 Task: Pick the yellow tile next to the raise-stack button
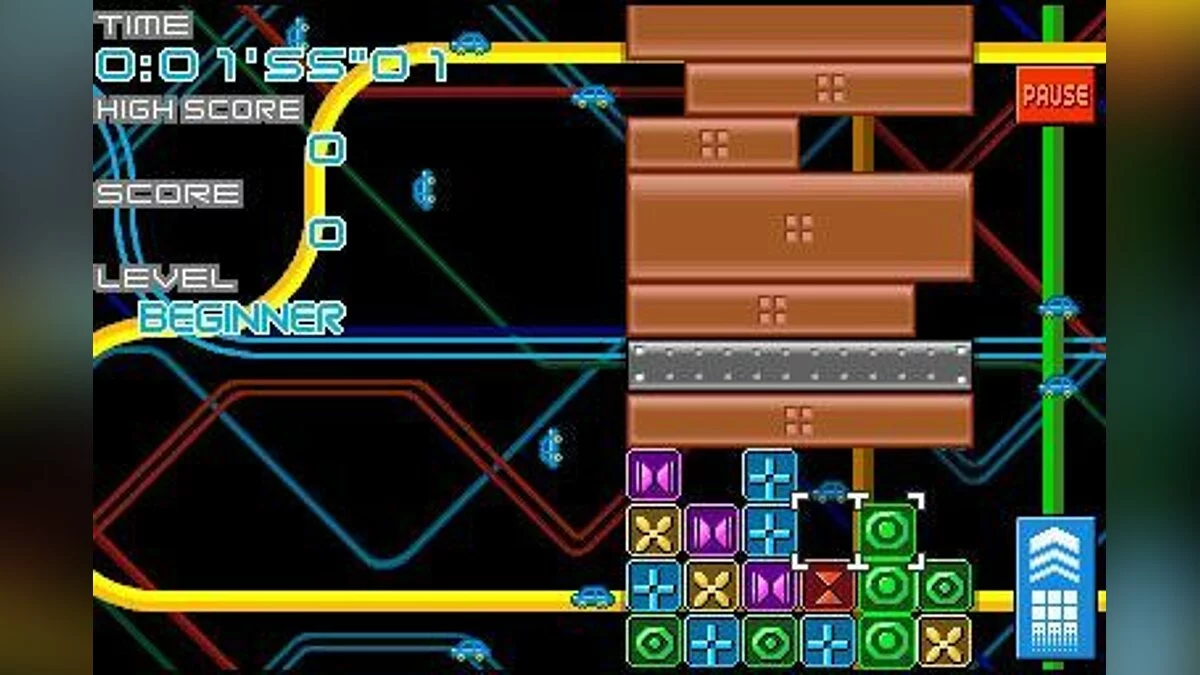(x=943, y=641)
